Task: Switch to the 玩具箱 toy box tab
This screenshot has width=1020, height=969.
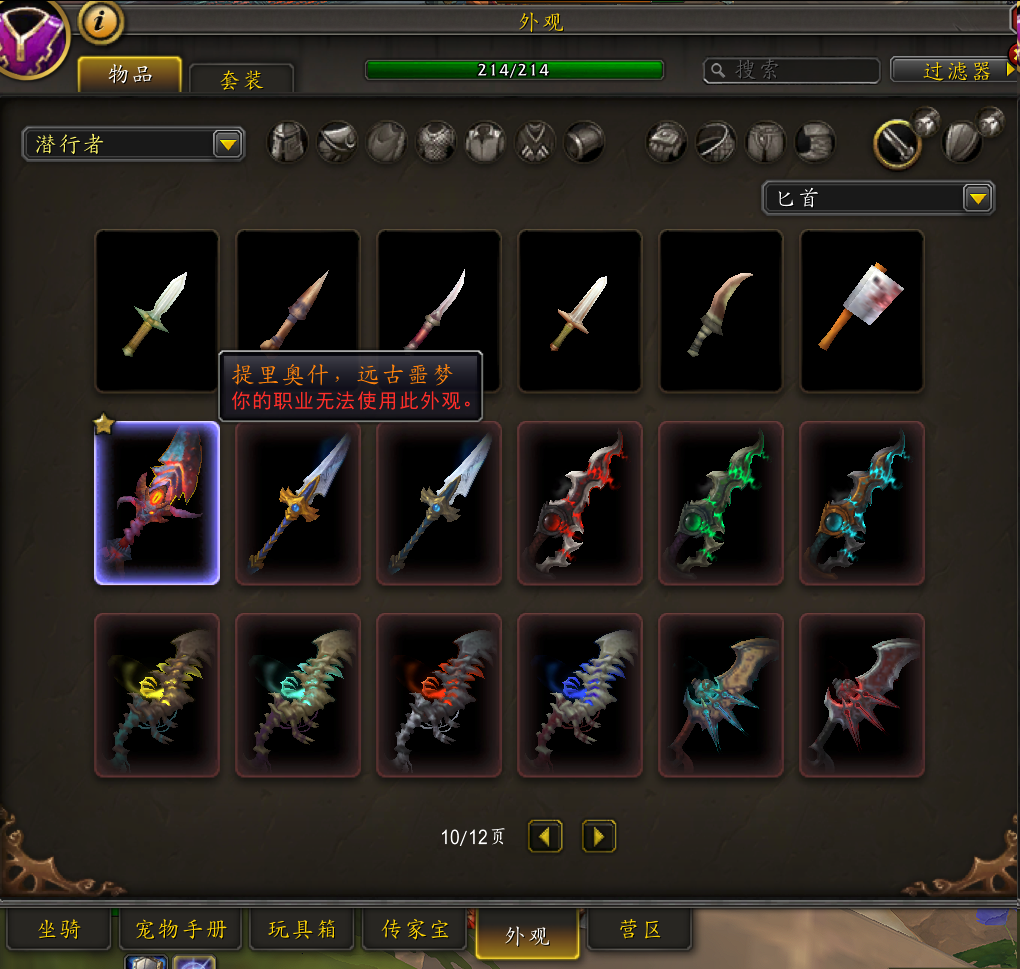Action: [x=302, y=930]
